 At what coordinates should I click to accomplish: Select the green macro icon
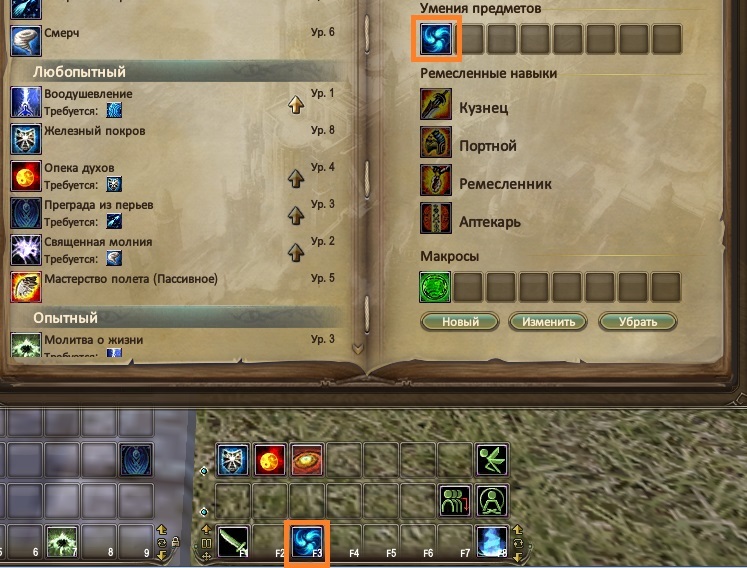[436, 287]
